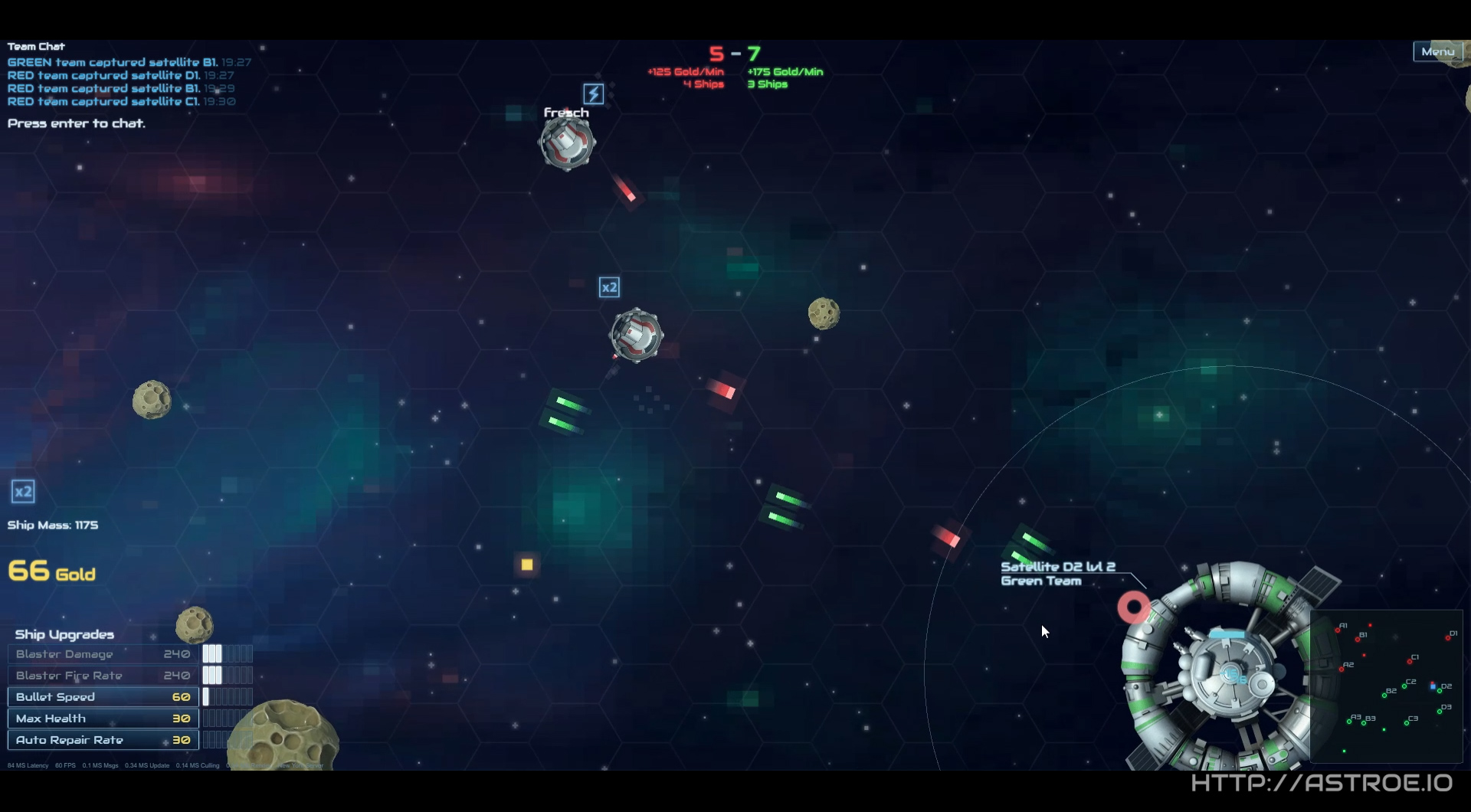
Task: Select green satellite marker D2 on the minimap
Action: tap(1440, 691)
